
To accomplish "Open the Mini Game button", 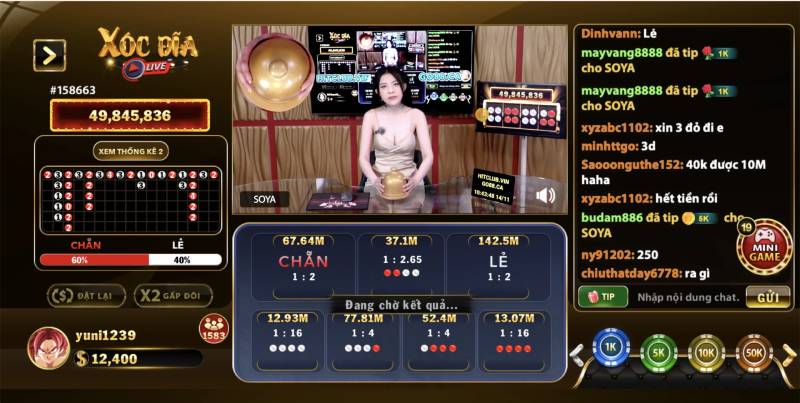I will (x=765, y=249).
